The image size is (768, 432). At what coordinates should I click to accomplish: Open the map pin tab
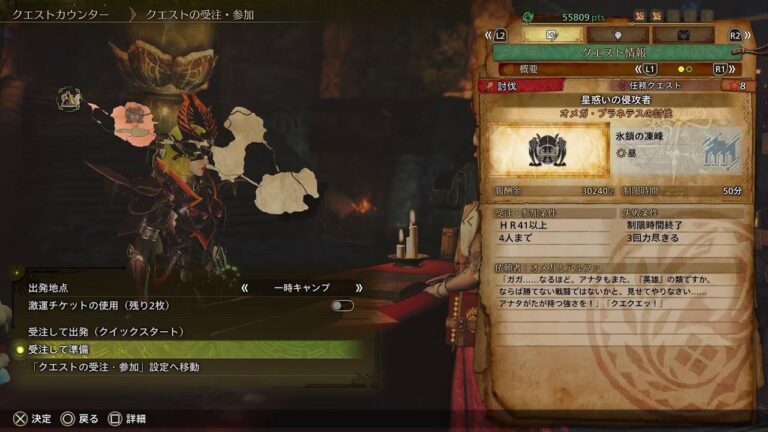(616, 35)
